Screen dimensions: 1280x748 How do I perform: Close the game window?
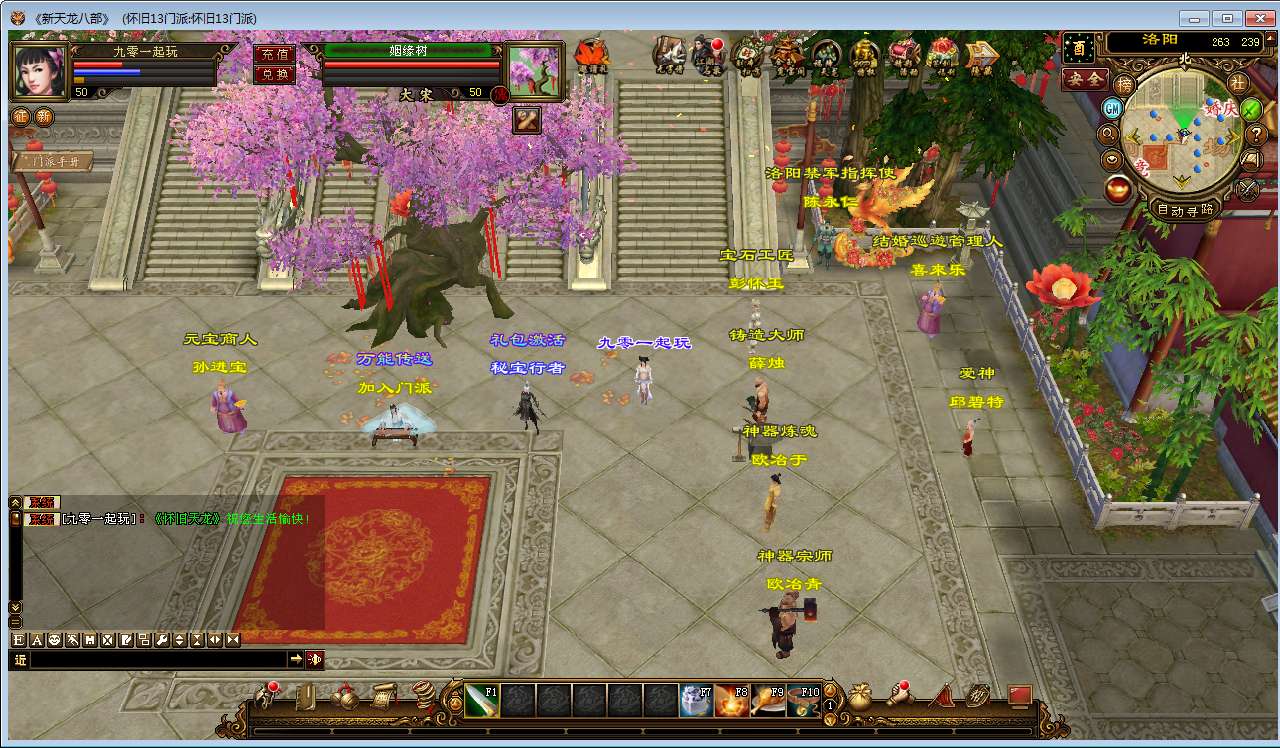(1258, 18)
